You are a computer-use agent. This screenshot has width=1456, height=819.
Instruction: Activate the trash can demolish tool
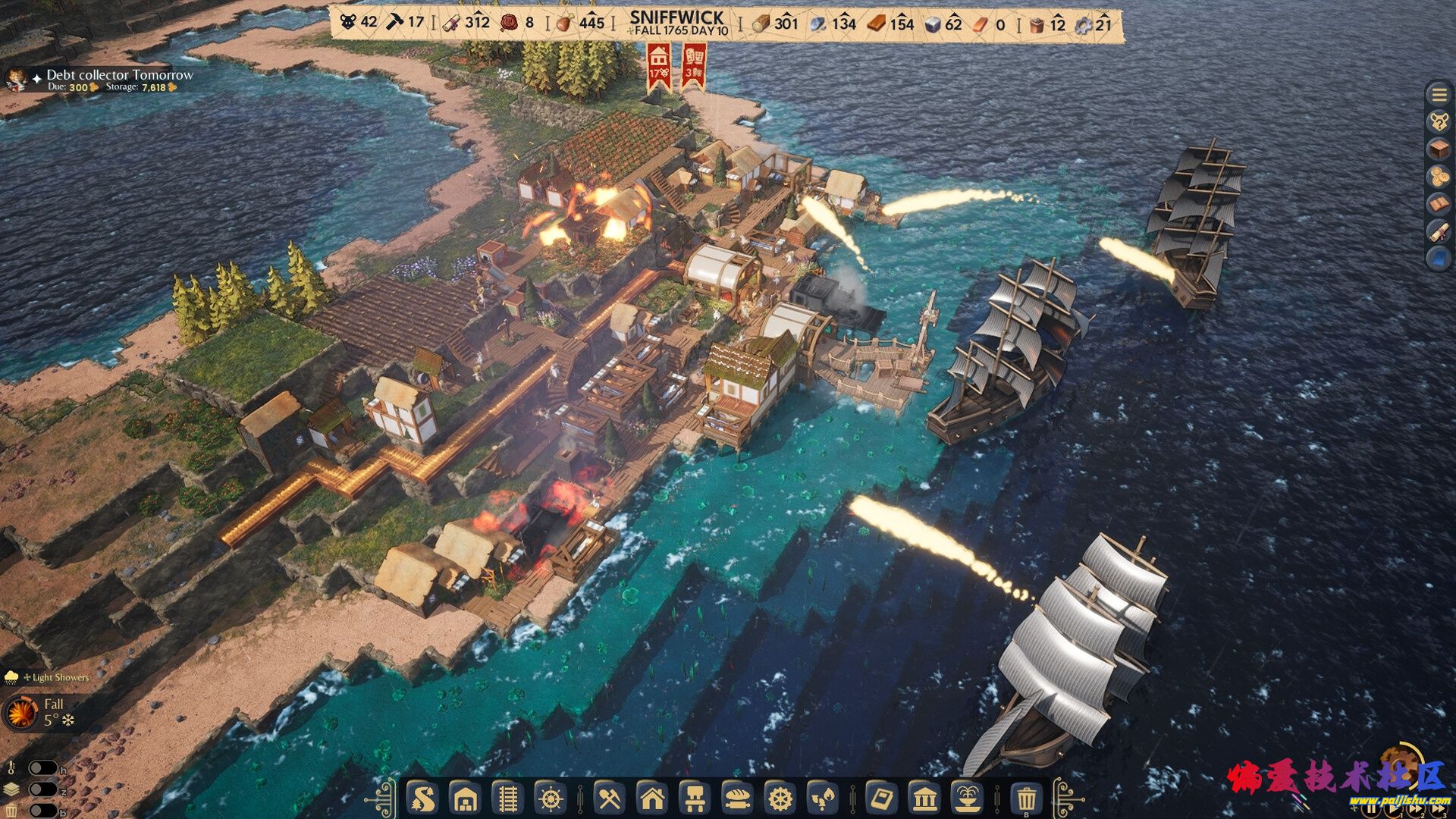(x=1026, y=799)
